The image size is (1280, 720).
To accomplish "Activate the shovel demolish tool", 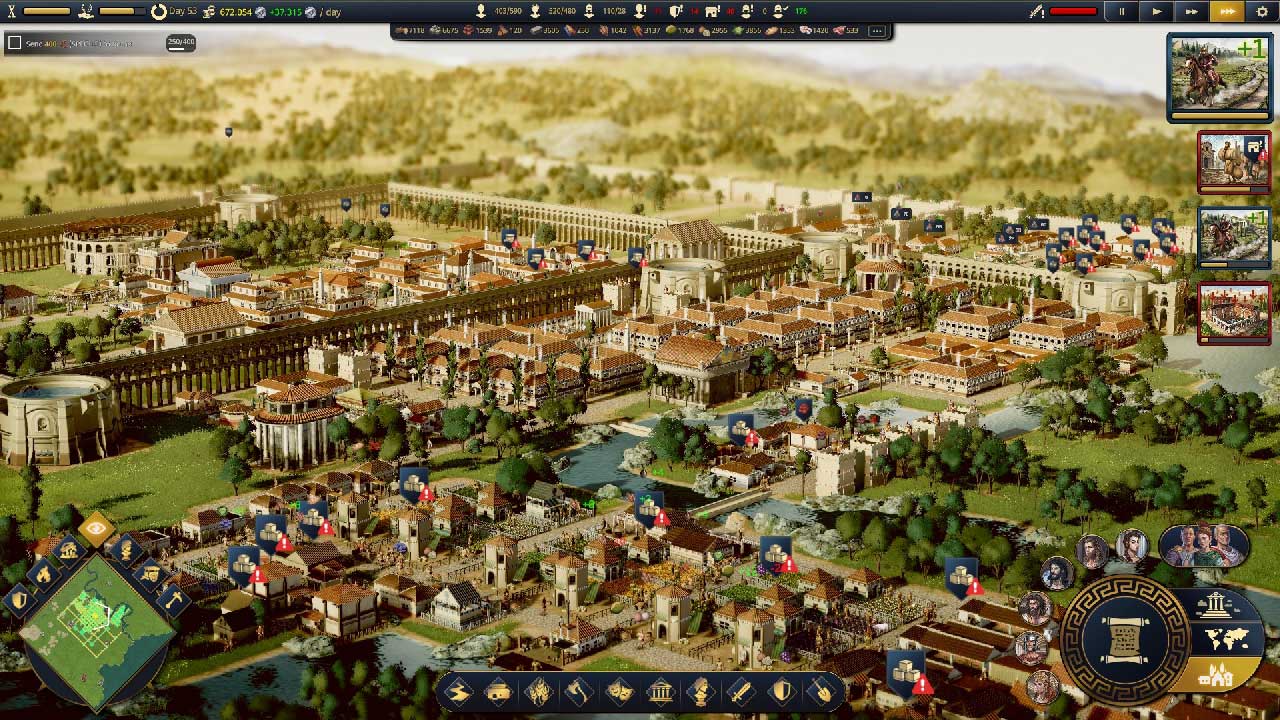I will tap(822, 691).
